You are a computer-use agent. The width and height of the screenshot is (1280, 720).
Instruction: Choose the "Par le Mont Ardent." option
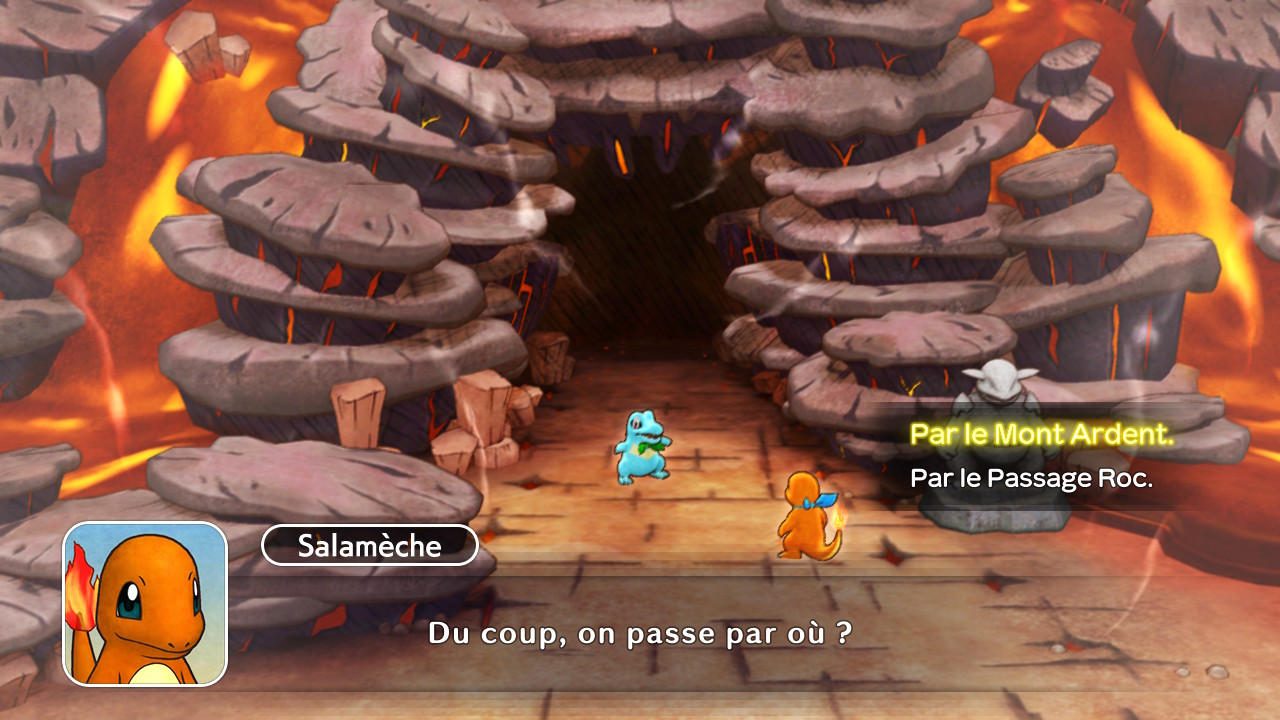1041,435
